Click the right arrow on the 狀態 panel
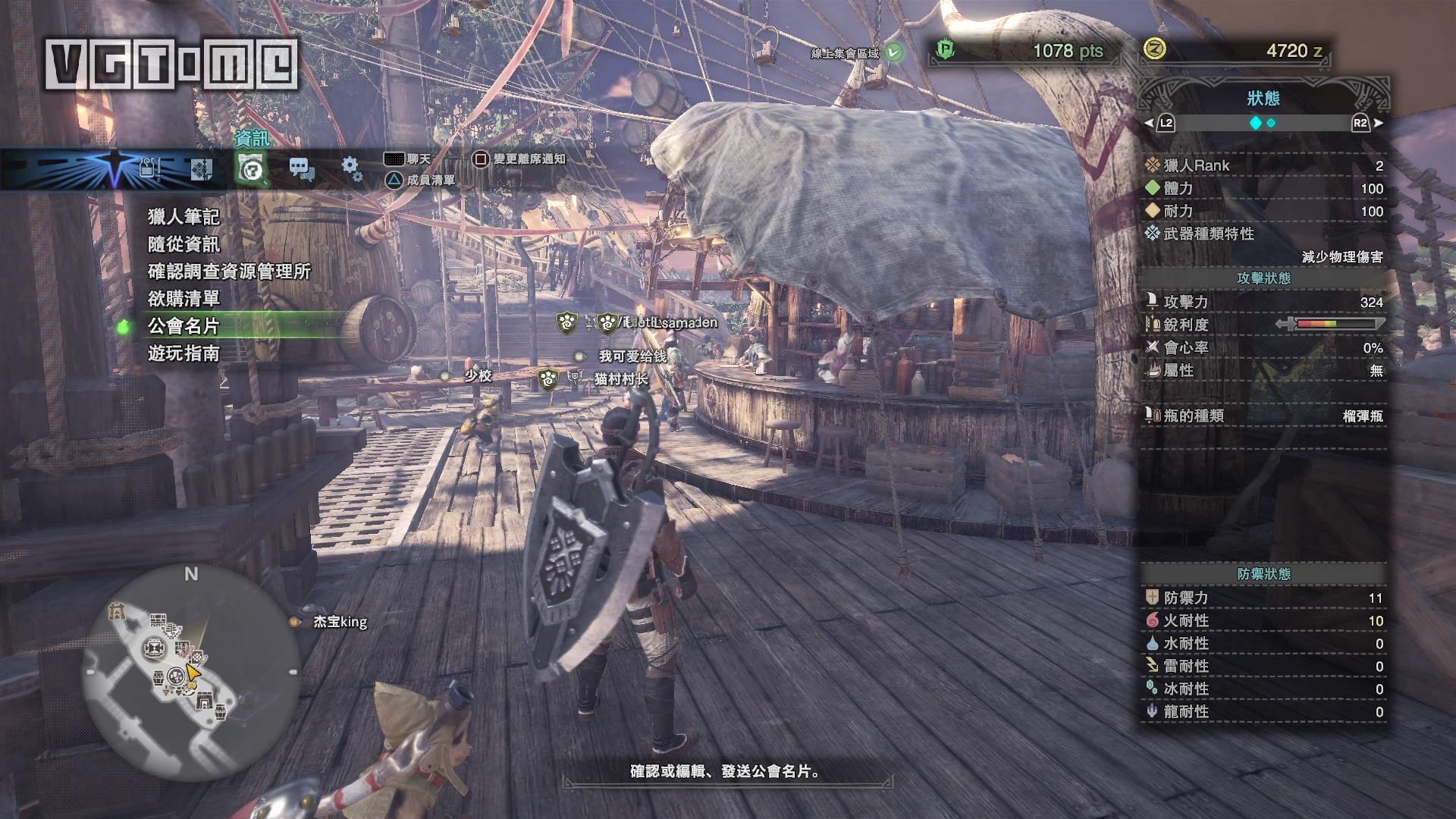Image resolution: width=1456 pixels, height=819 pixels. 1378,123
